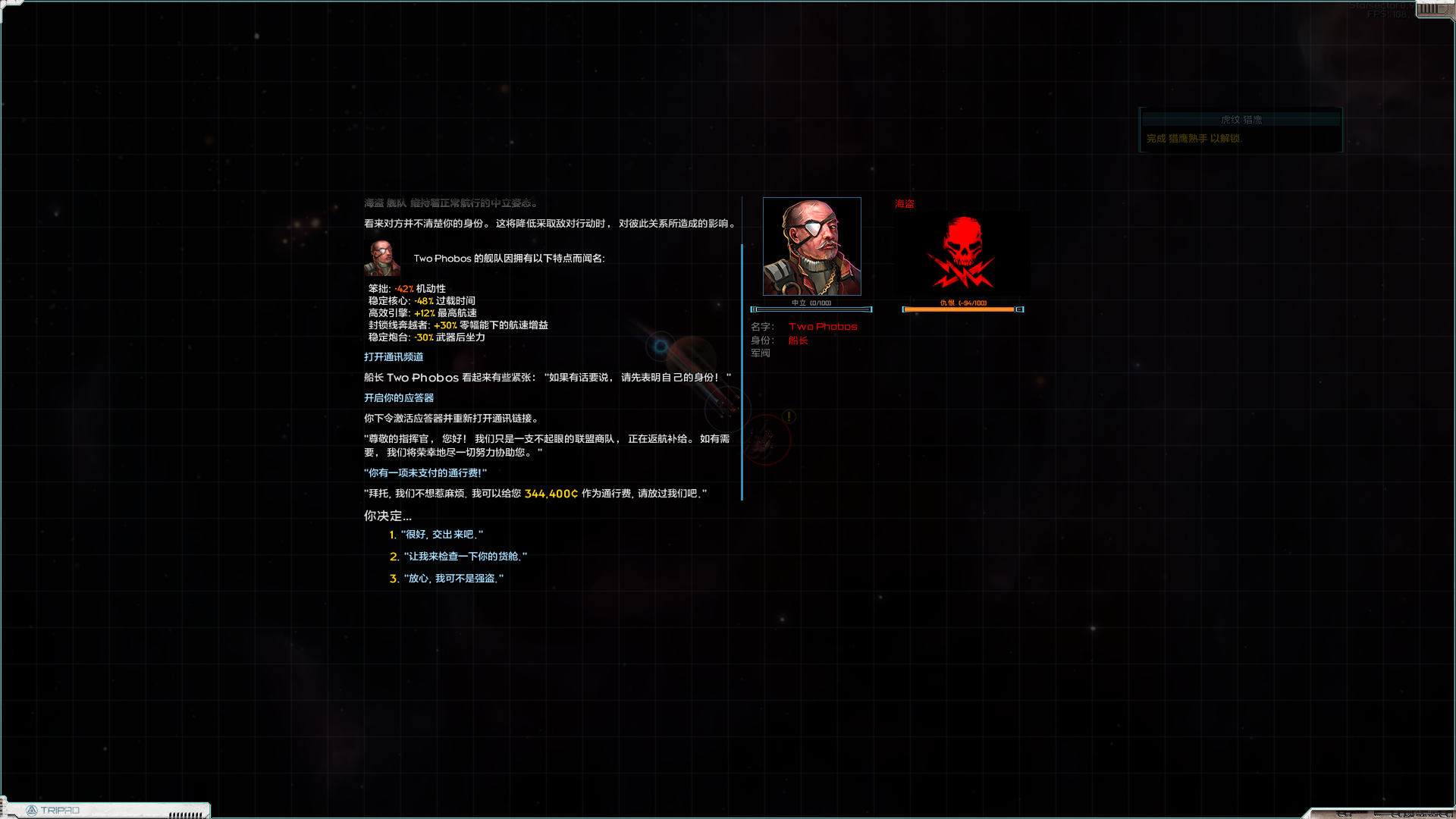The width and height of the screenshot is (1456, 819).
Task: Click the '开启你的应答器' dialogue link
Action: [x=398, y=397]
